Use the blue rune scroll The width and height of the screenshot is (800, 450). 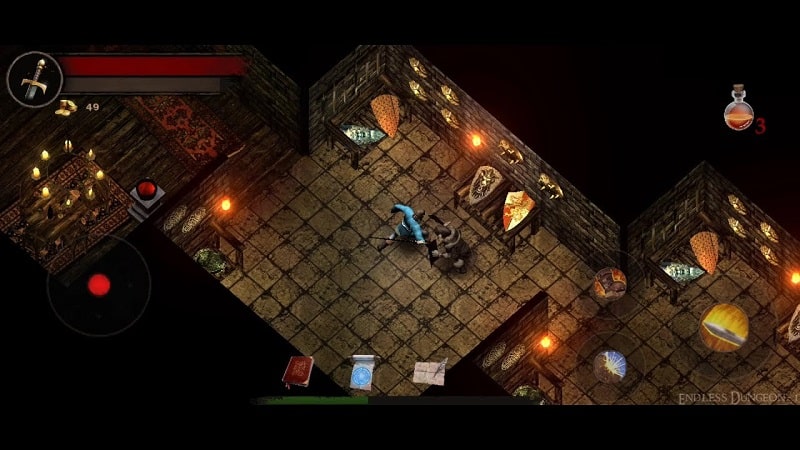pos(362,373)
